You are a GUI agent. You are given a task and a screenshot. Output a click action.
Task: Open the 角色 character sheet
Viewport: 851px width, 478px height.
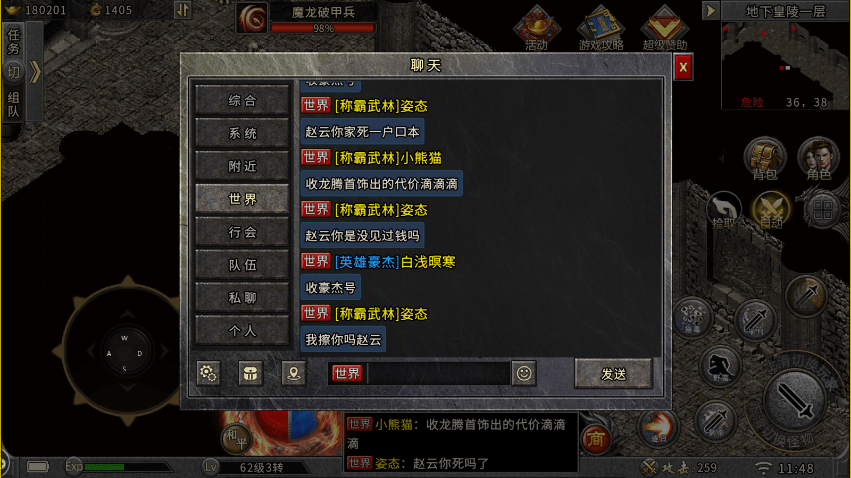tap(818, 157)
